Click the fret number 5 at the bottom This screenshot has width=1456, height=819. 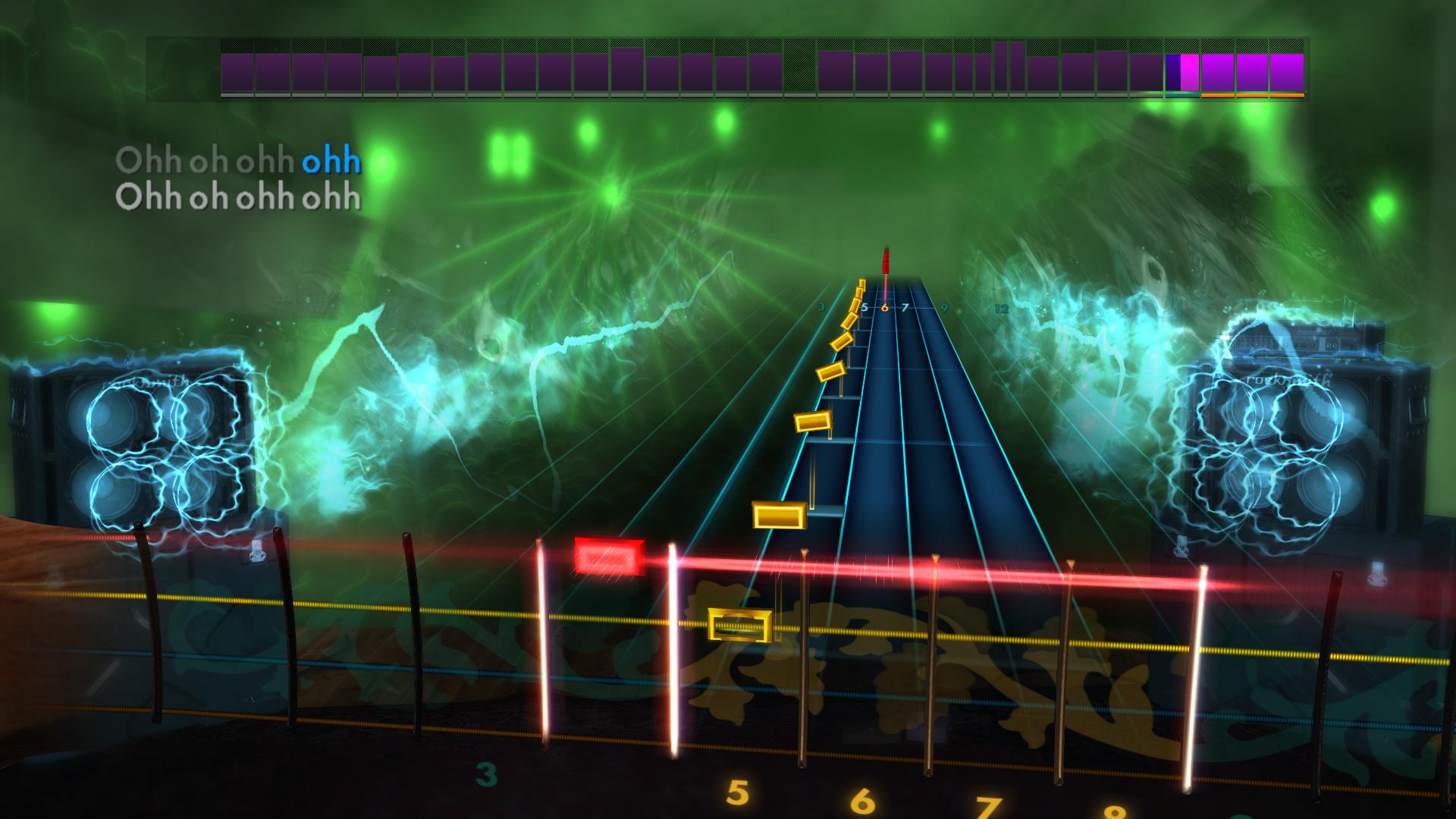point(737,791)
